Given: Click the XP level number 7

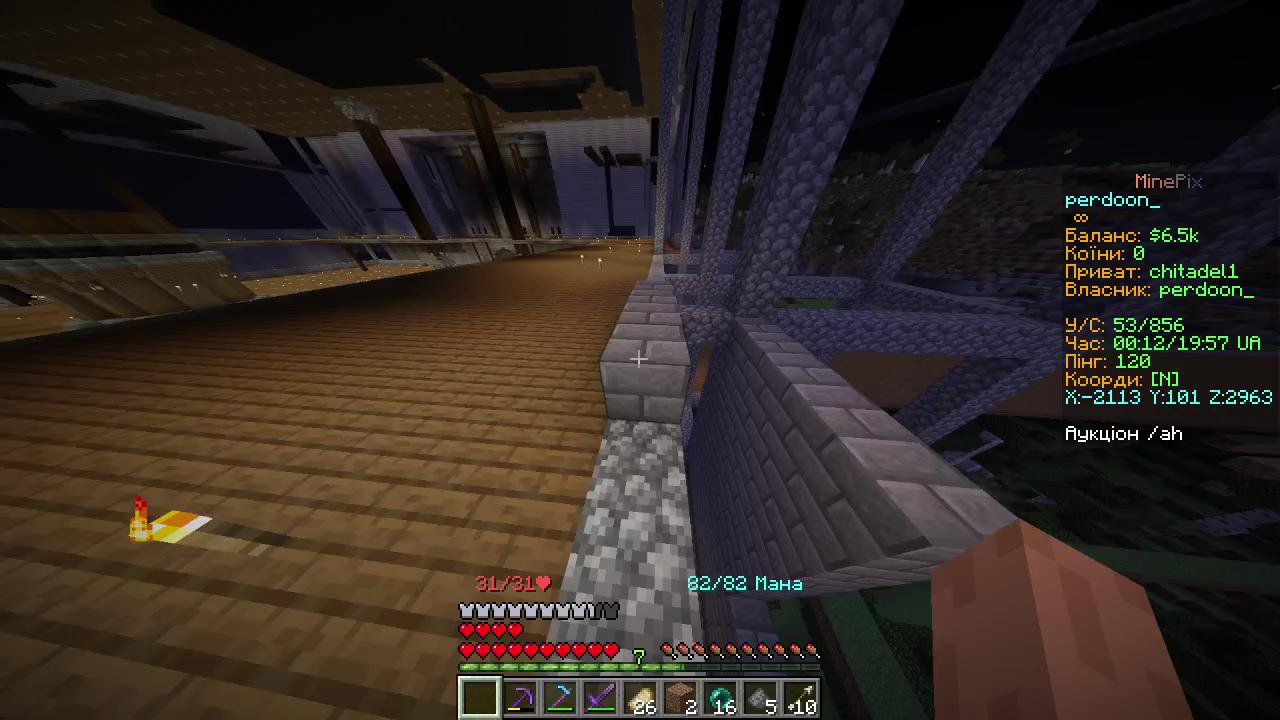Looking at the screenshot, I should (639, 655).
